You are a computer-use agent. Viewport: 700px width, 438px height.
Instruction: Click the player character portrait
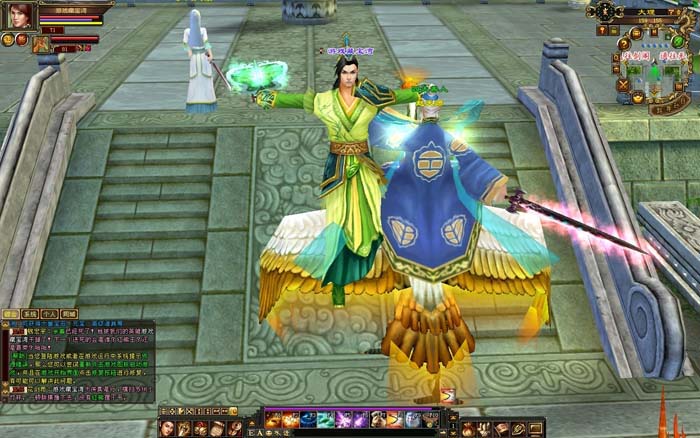point(20,15)
